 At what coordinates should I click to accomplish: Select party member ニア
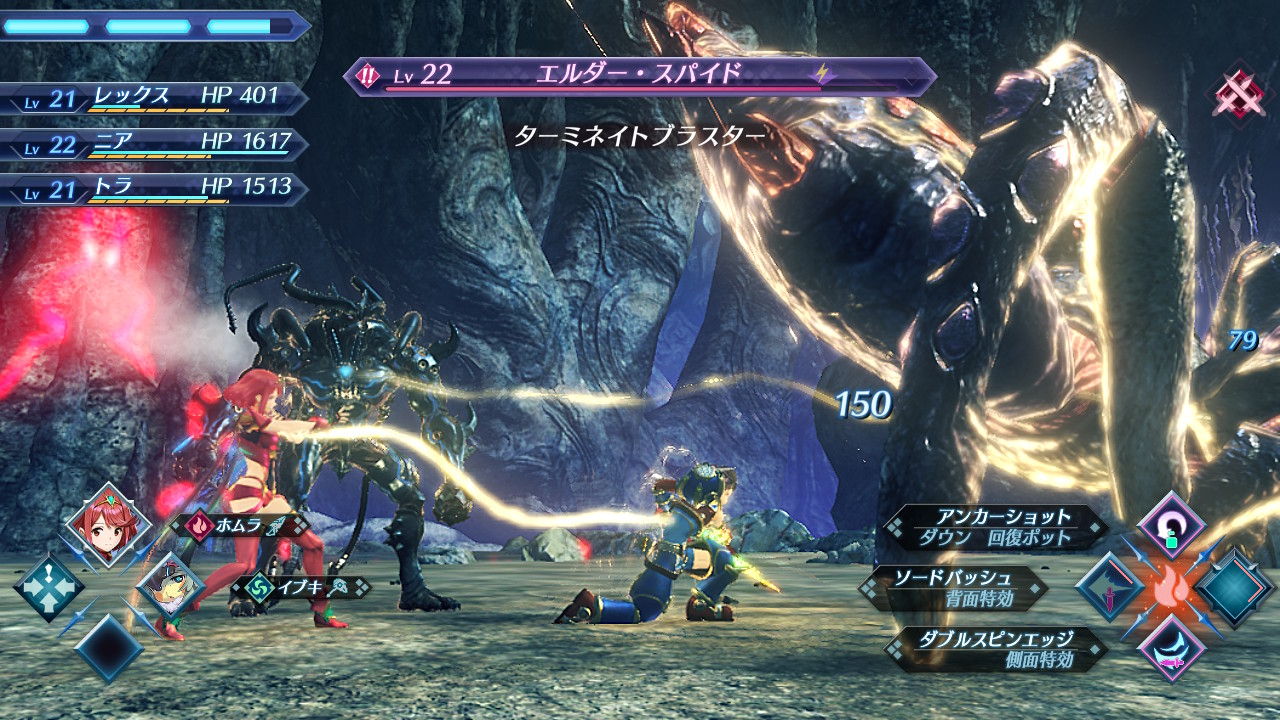pyautogui.click(x=152, y=143)
